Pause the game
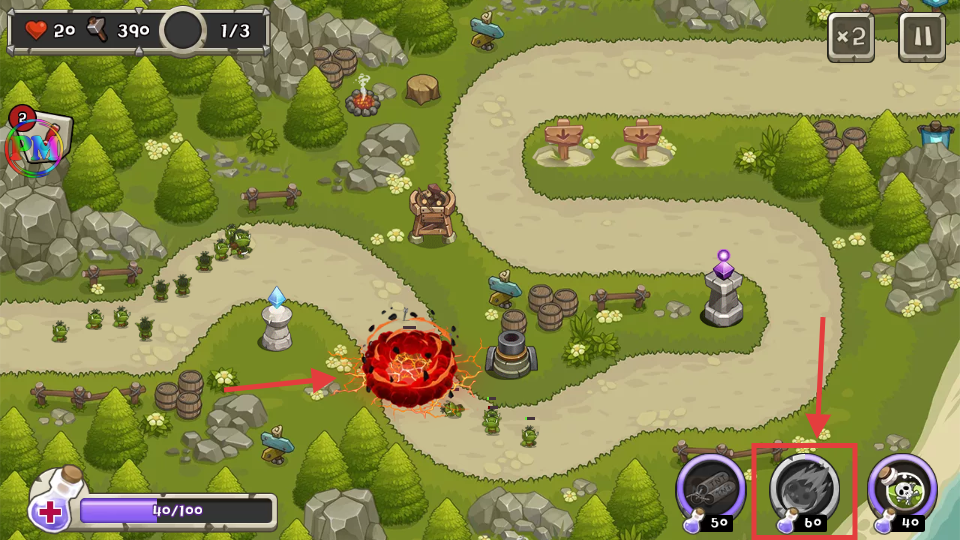Viewport: 960px width, 540px height. (921, 38)
